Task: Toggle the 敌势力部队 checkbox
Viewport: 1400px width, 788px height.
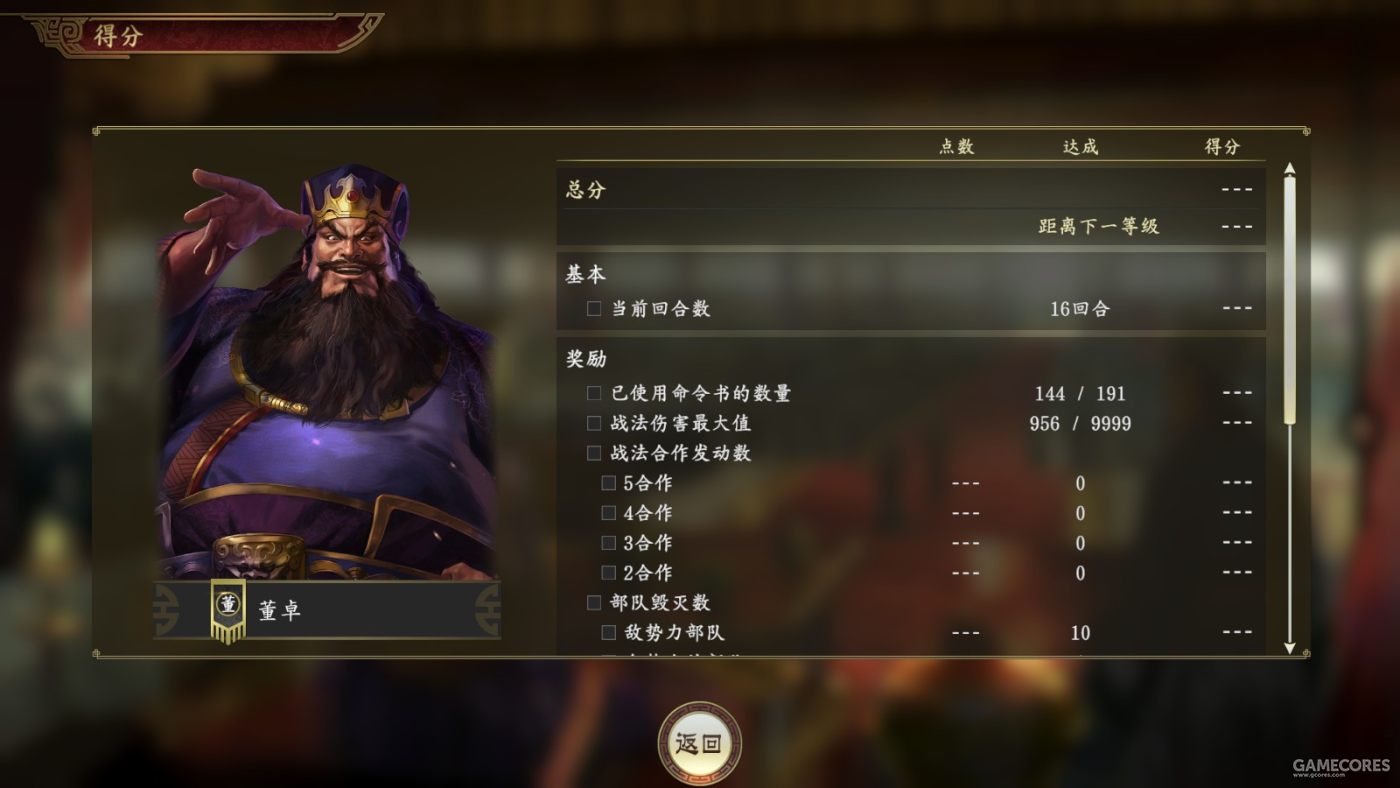Action: point(608,633)
